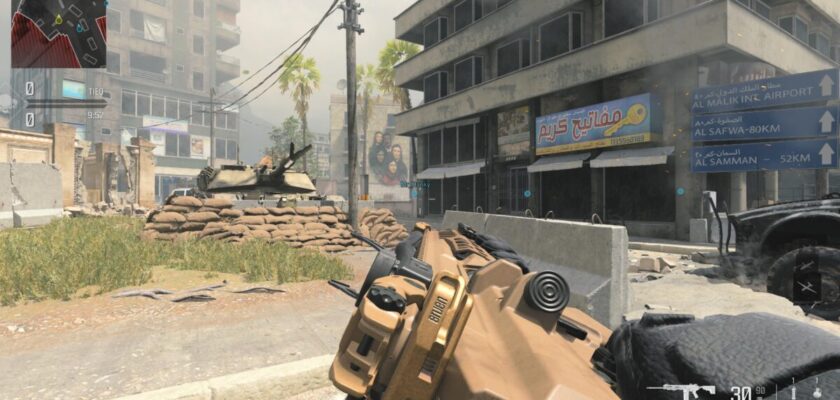This screenshot has width=840, height=400.
Task: Select the equipped rifle weapon icon
Action: click(687, 390)
